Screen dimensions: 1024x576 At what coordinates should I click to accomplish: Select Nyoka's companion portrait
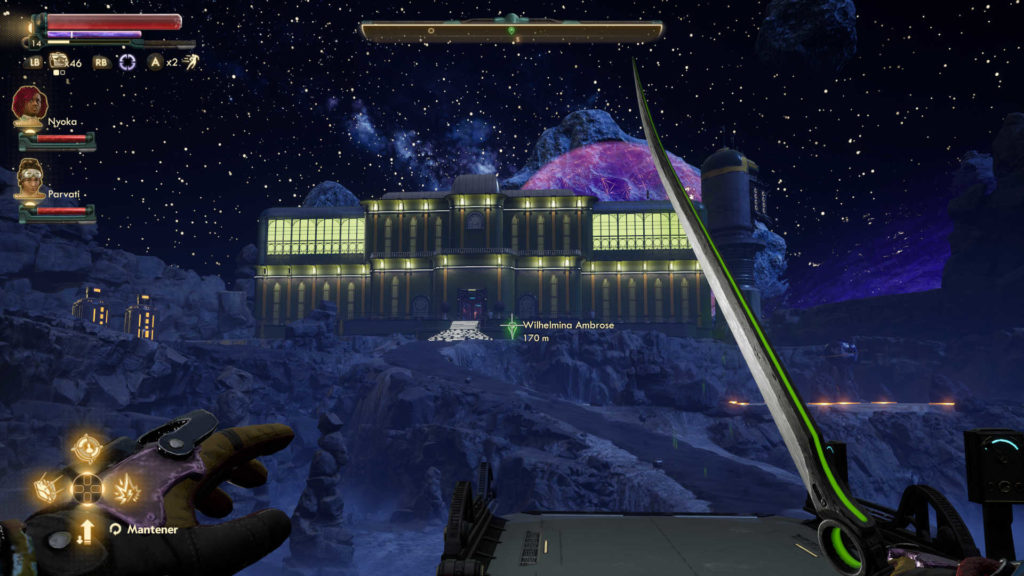click(28, 104)
